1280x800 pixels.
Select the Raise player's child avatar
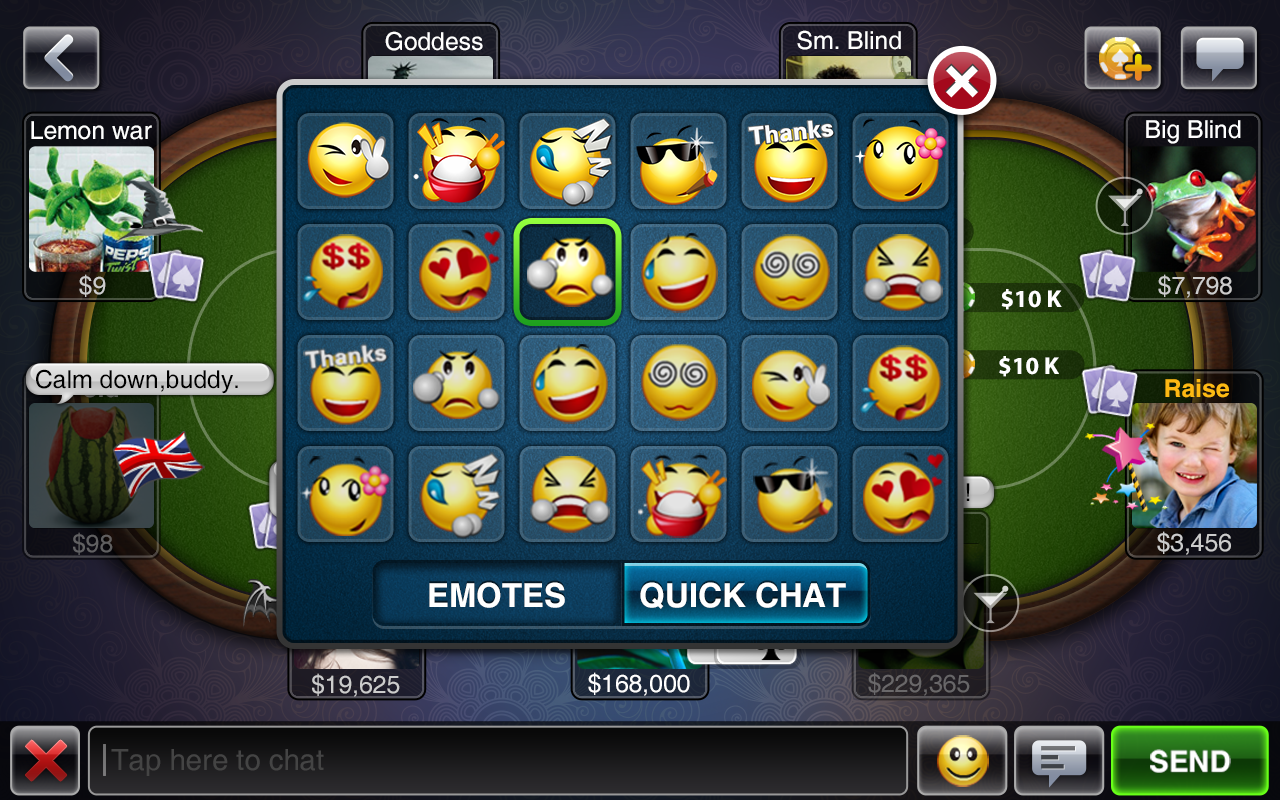click(x=1193, y=465)
